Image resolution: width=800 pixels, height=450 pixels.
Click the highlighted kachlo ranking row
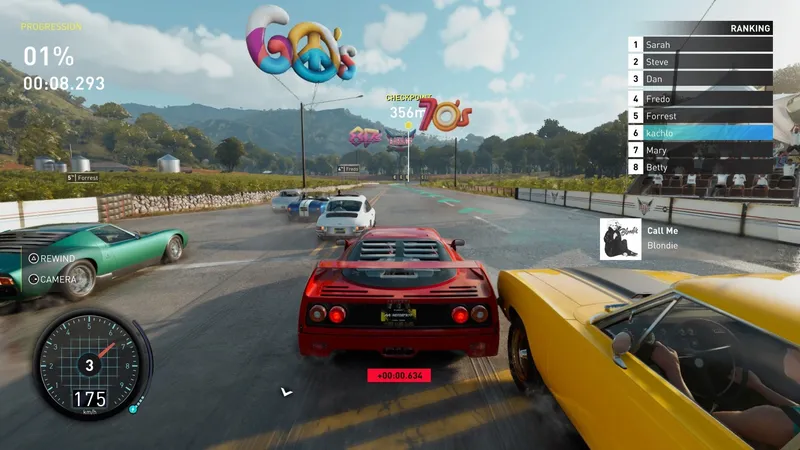pyautogui.click(x=700, y=133)
